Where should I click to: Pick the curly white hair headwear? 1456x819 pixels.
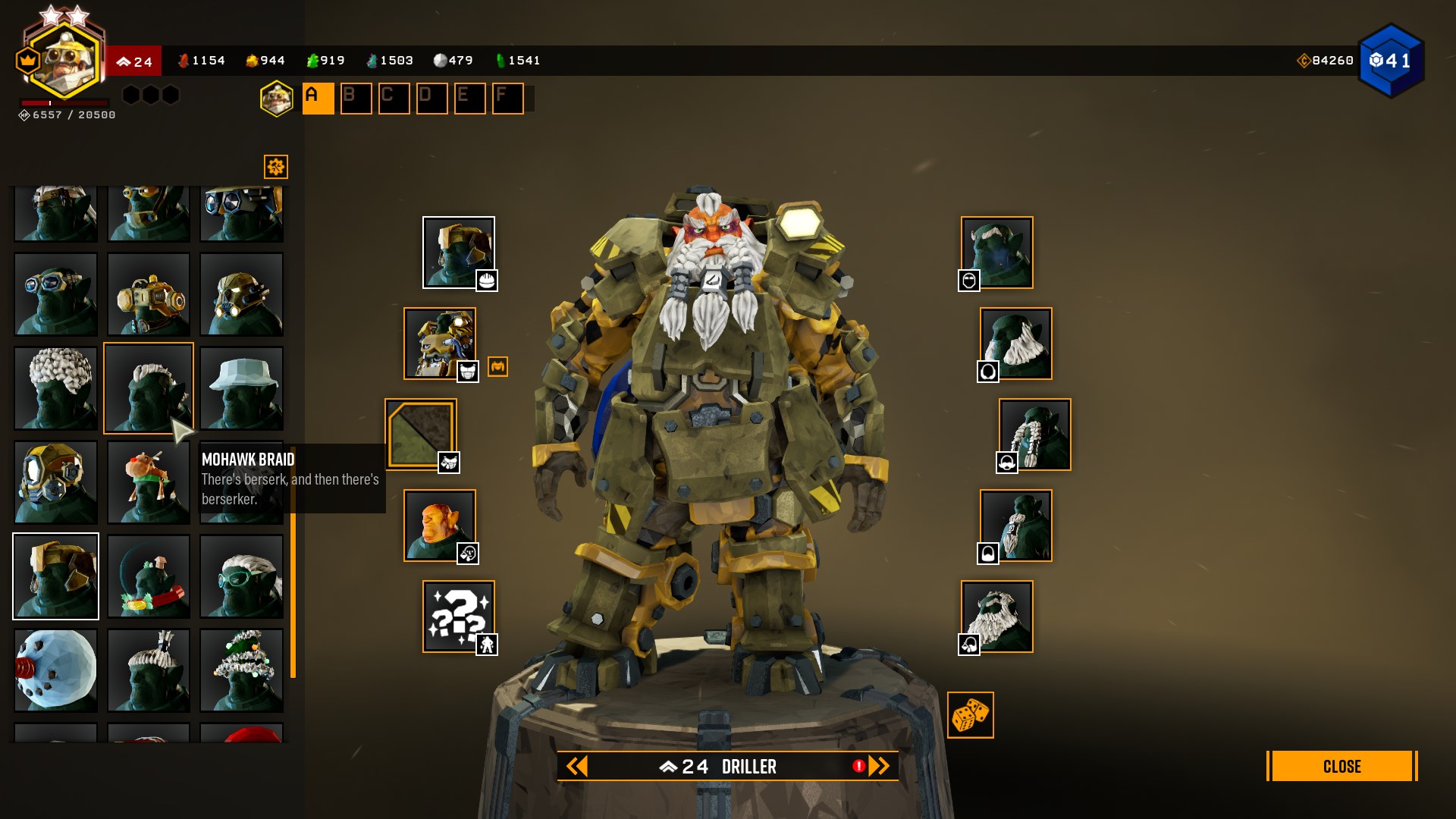(56, 388)
